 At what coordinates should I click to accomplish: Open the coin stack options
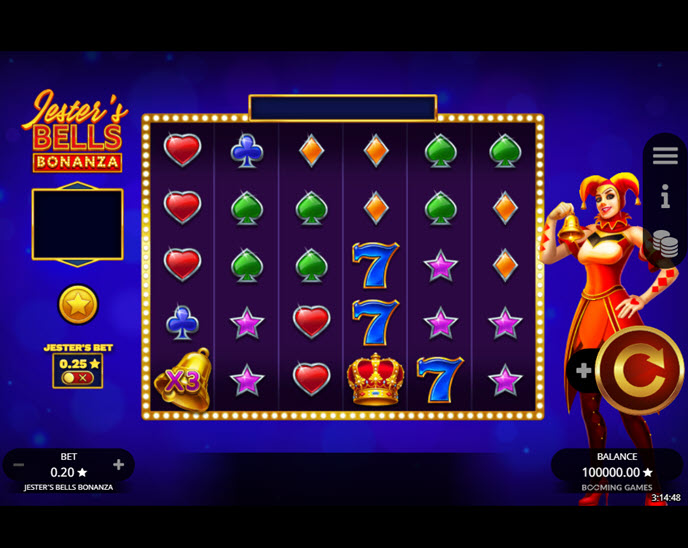click(x=665, y=243)
